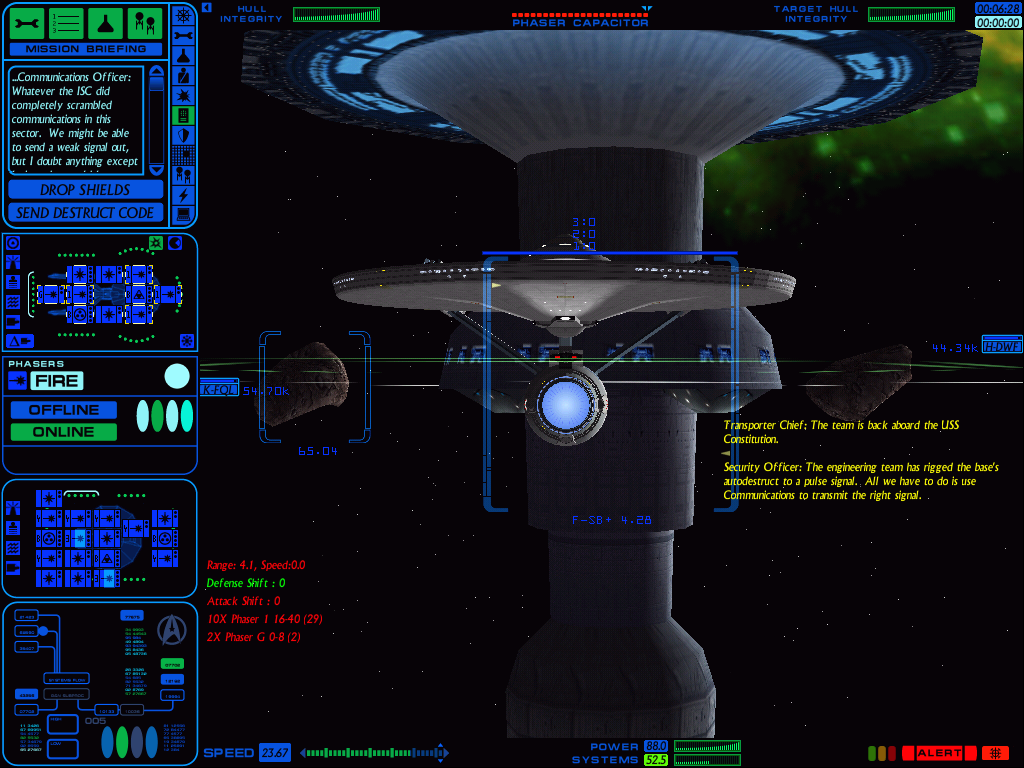Click the explosion weapons icon in side column
Screen dimensions: 1024x768
[x=183, y=95]
